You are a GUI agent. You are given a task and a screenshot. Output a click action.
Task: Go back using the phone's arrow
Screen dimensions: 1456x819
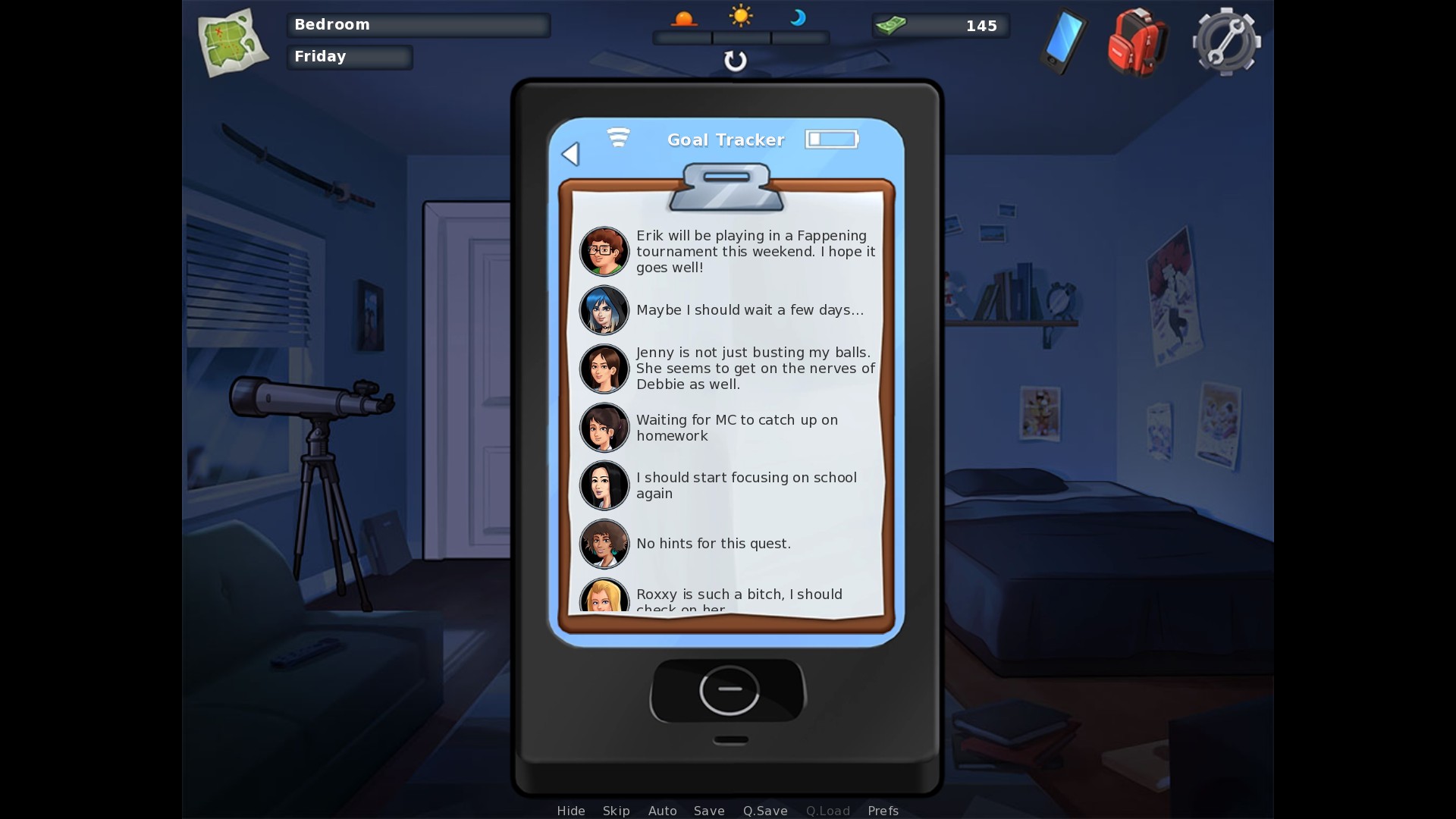tap(571, 154)
